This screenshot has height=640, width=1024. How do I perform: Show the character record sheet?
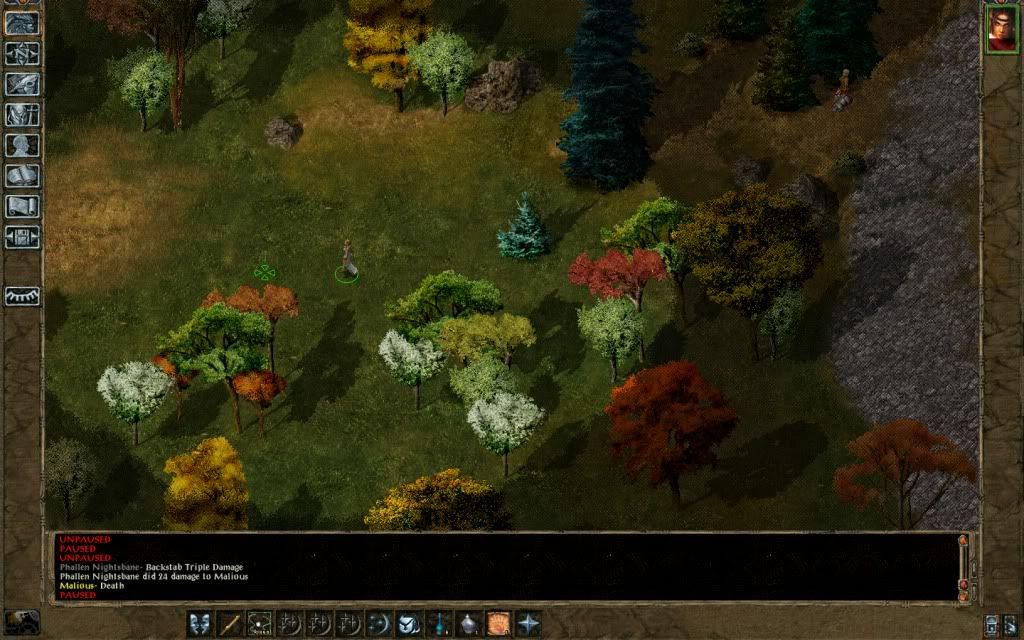22,146
